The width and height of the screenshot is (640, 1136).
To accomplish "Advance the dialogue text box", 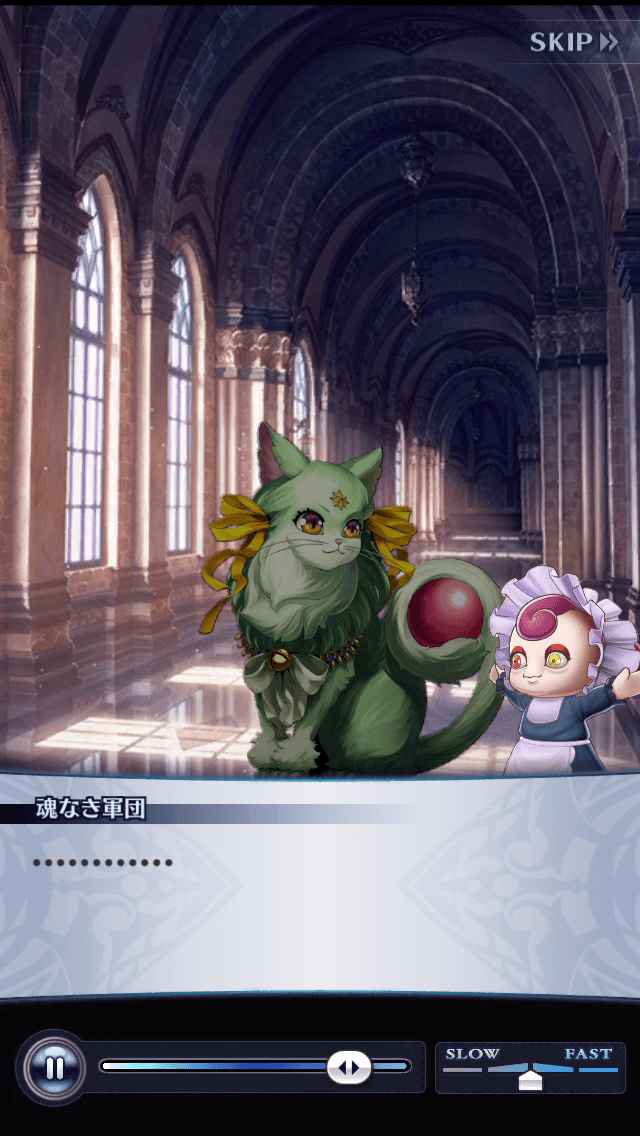I will (320, 890).
